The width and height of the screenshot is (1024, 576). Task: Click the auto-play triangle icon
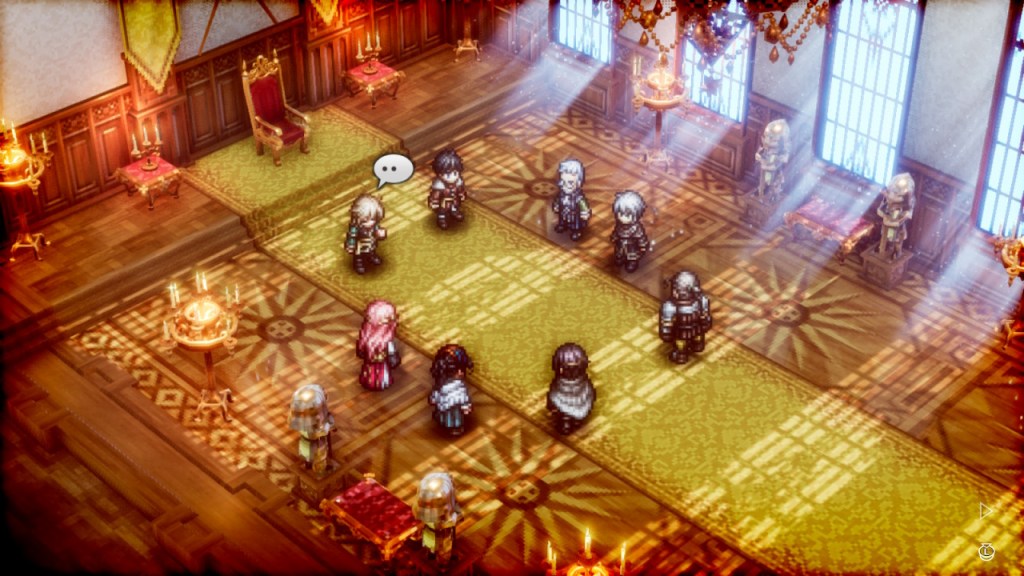coord(985,511)
